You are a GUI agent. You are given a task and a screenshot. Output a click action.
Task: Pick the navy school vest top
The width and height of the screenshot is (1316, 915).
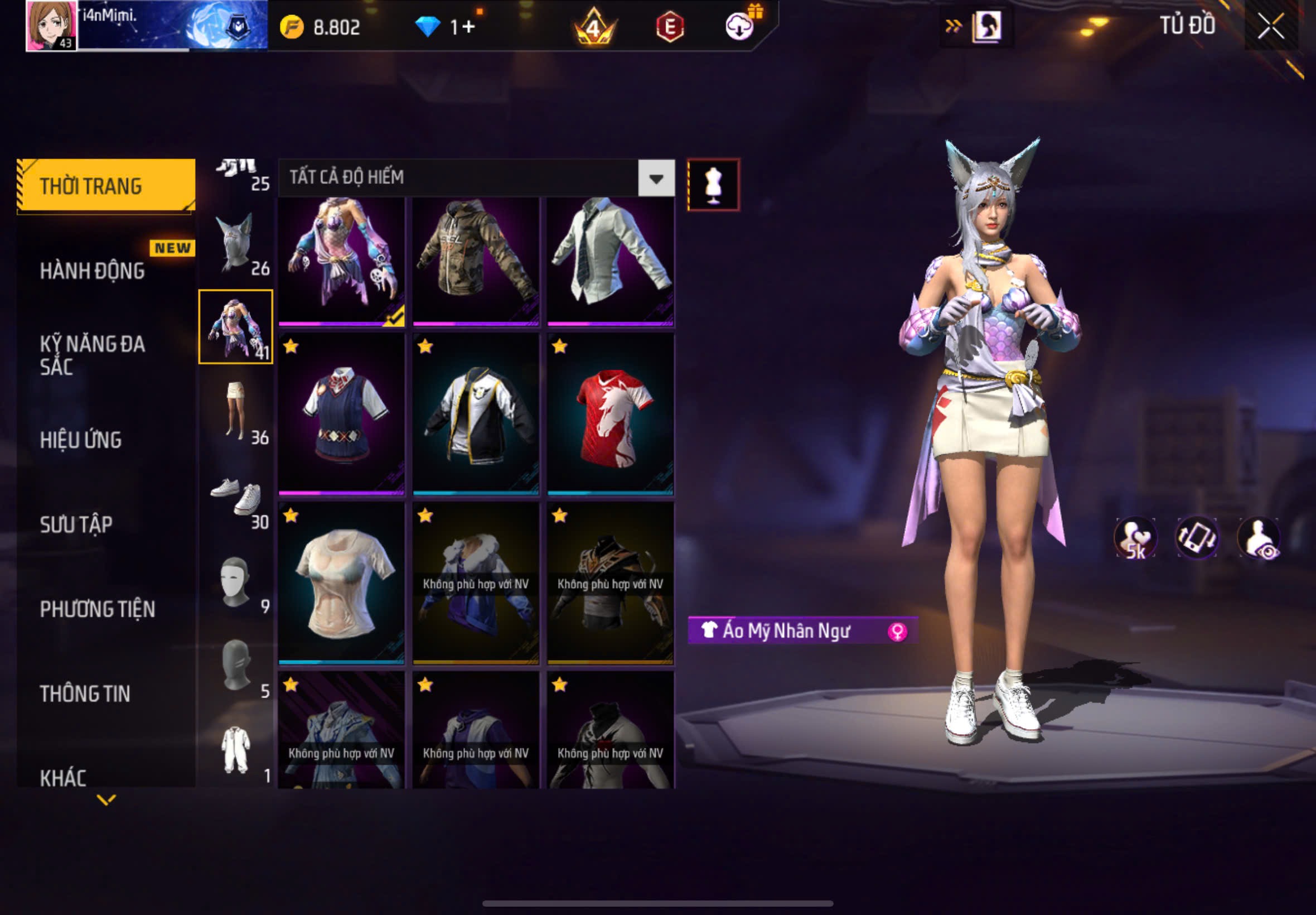[341, 415]
